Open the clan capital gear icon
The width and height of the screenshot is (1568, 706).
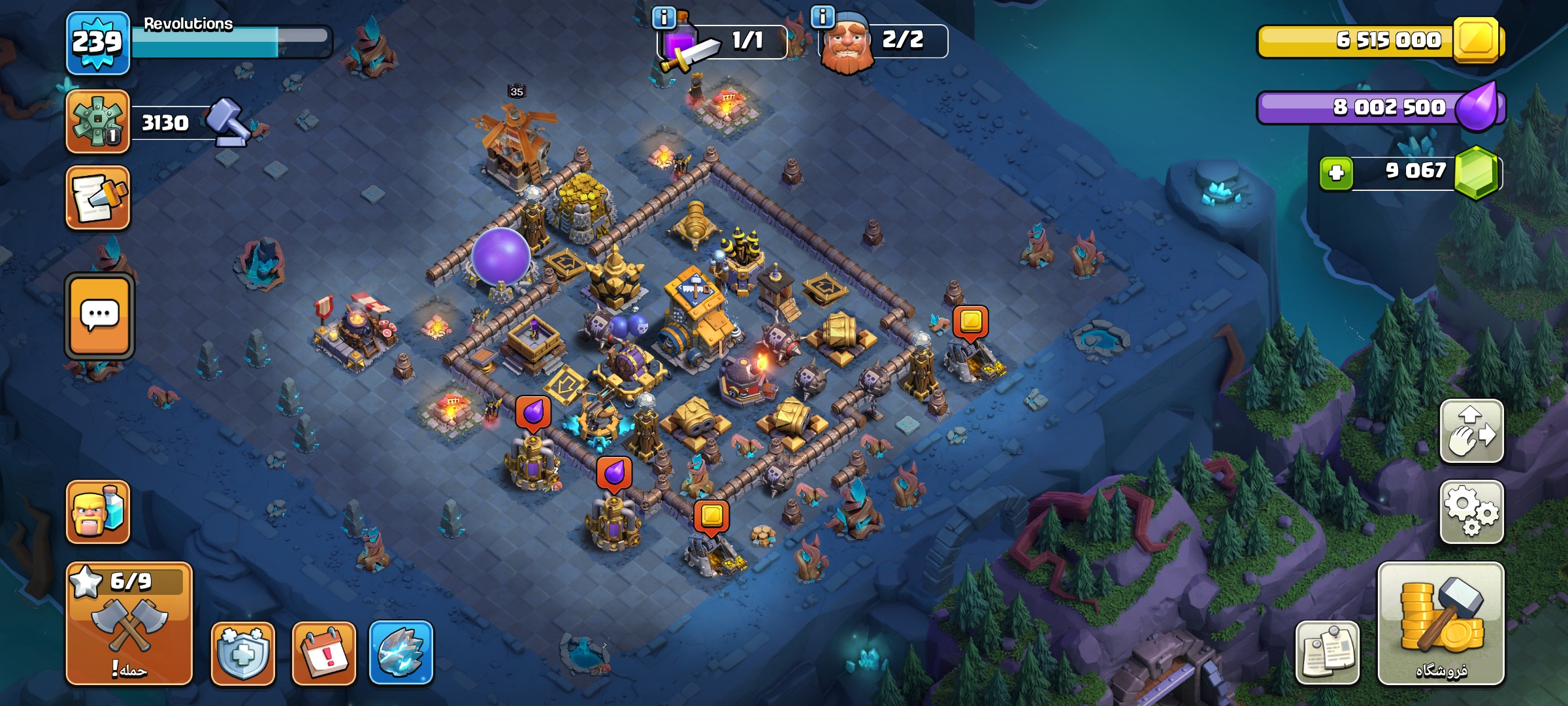click(x=98, y=122)
